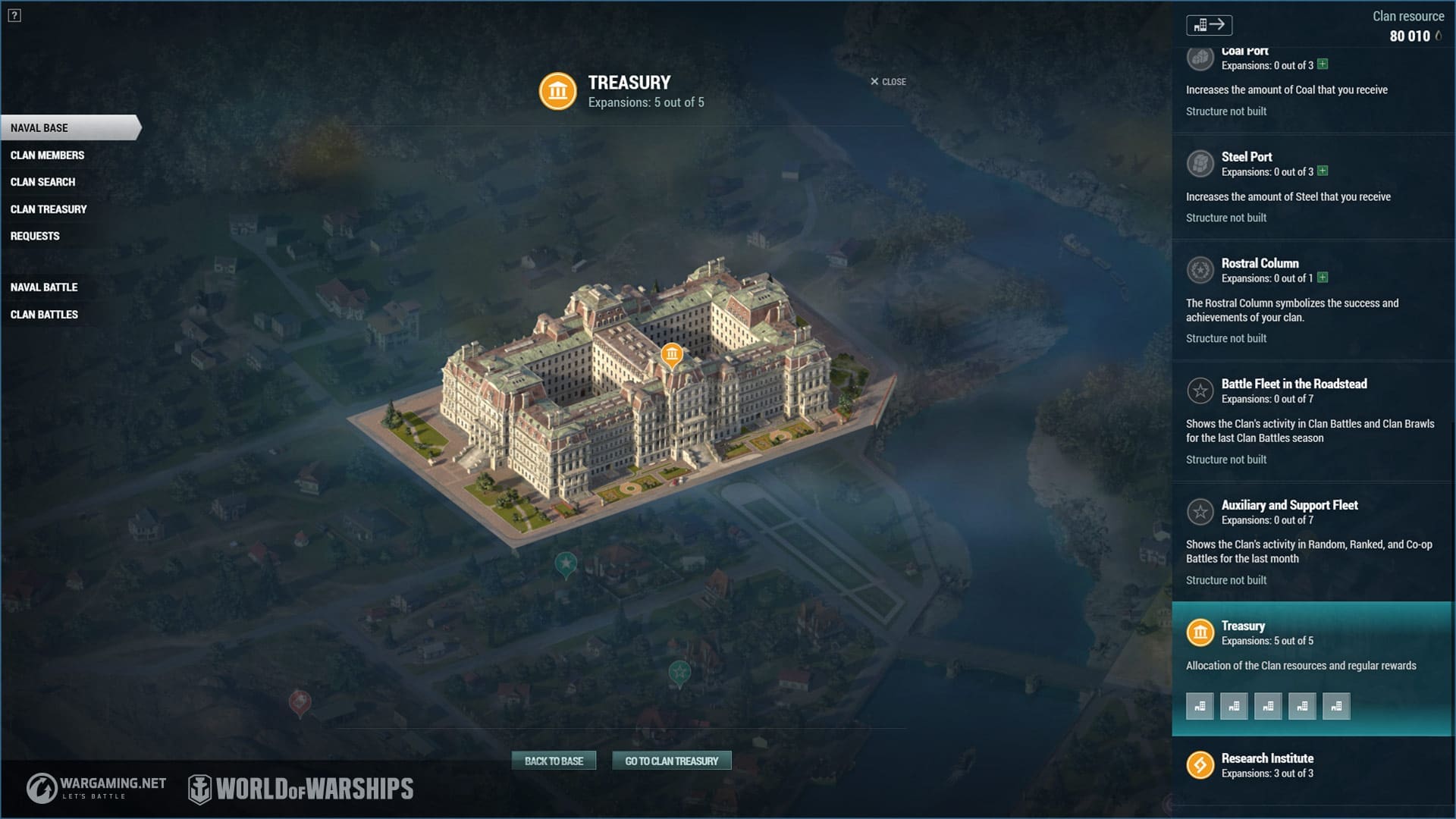Open the Naval Base menu entry

click(39, 128)
